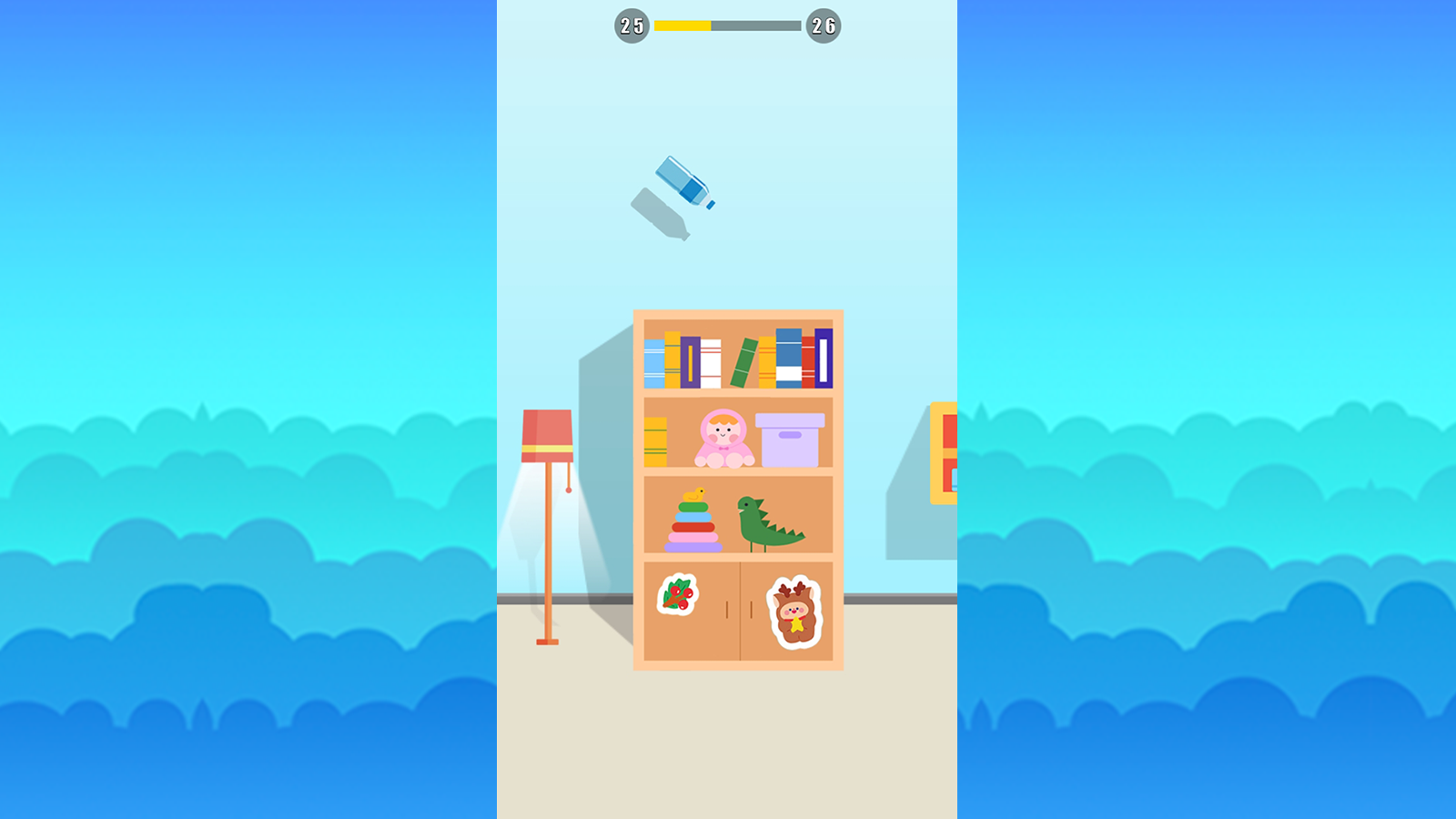The width and height of the screenshot is (1456, 819).
Task: Tap the picture frame on the right wall
Action: coord(942,450)
